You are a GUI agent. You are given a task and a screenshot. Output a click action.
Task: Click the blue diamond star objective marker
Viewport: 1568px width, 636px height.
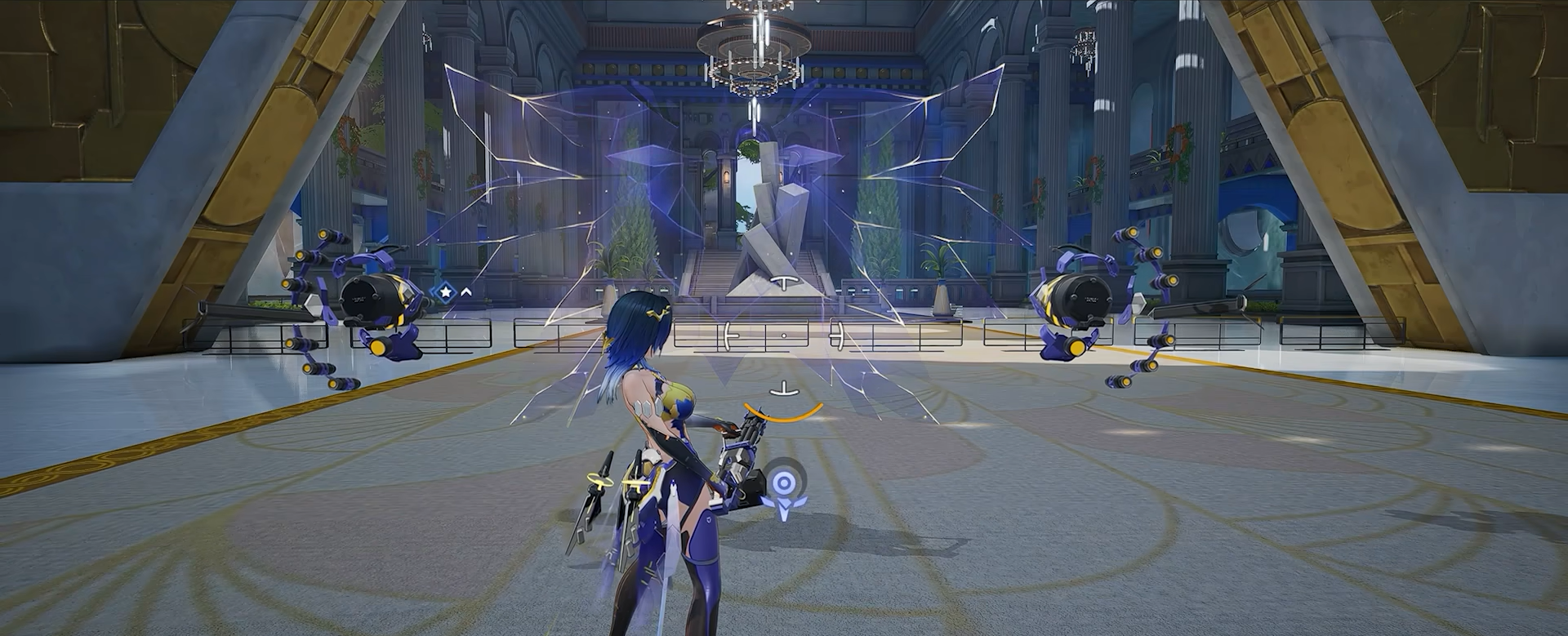coord(445,291)
